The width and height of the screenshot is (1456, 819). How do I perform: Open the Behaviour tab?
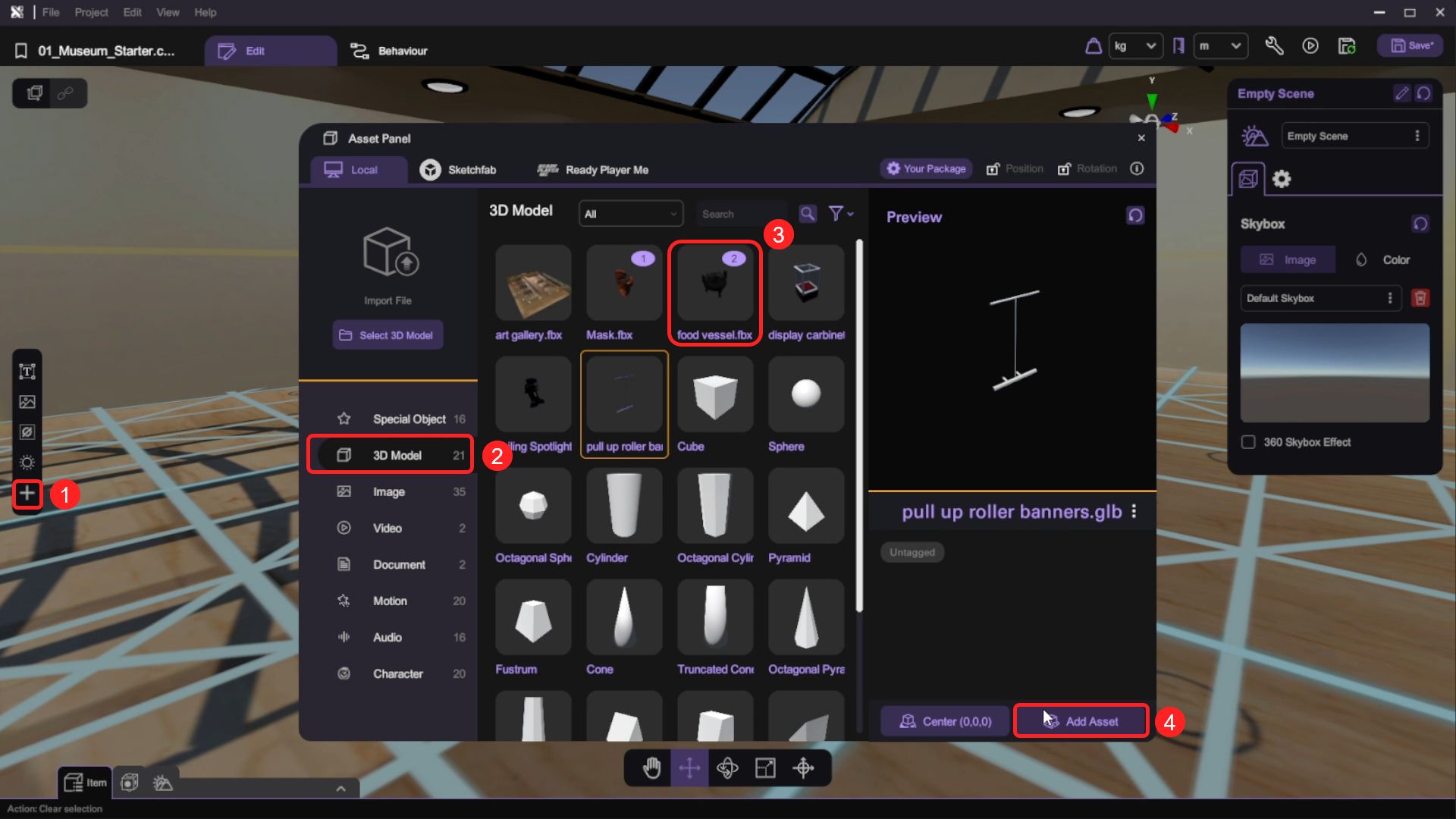pos(389,51)
